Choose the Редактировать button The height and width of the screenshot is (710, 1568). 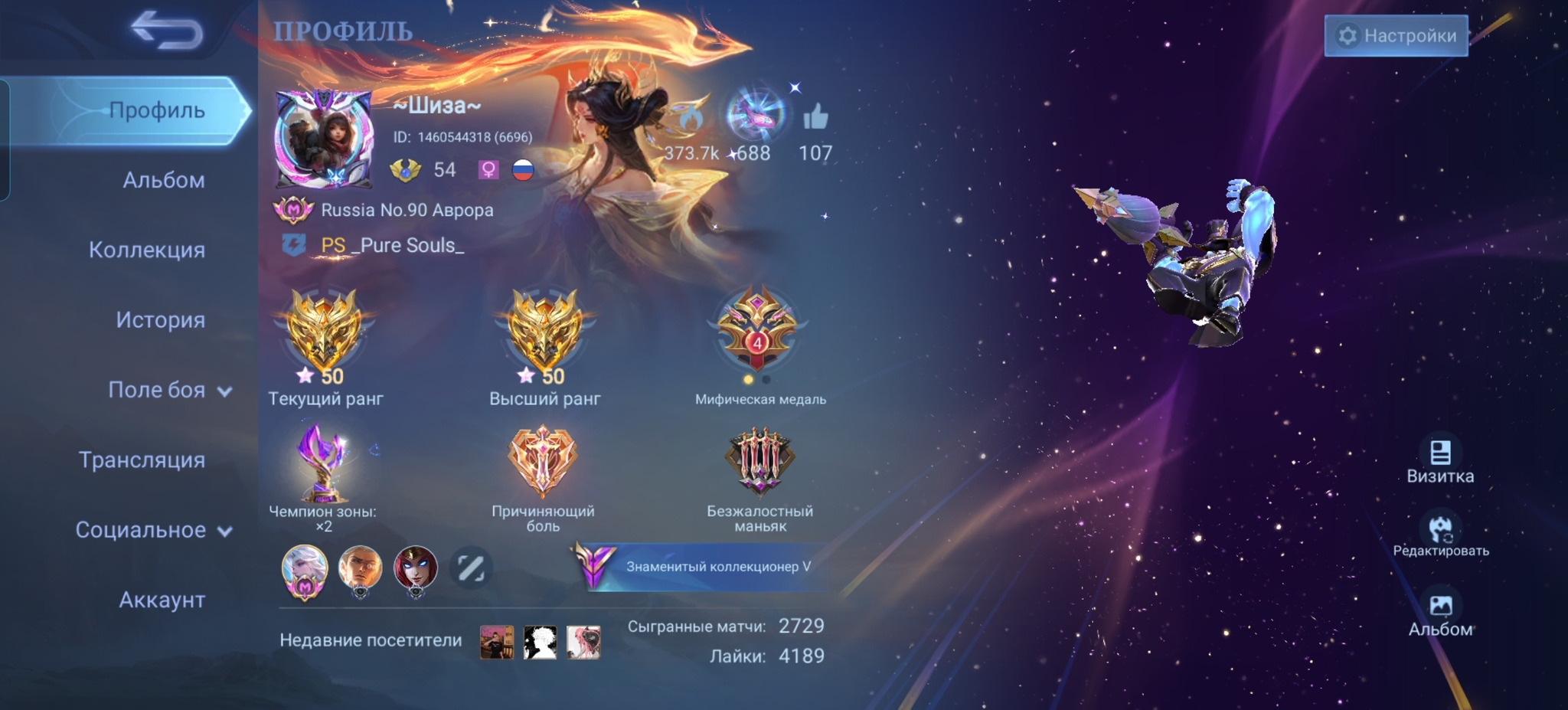1440,535
